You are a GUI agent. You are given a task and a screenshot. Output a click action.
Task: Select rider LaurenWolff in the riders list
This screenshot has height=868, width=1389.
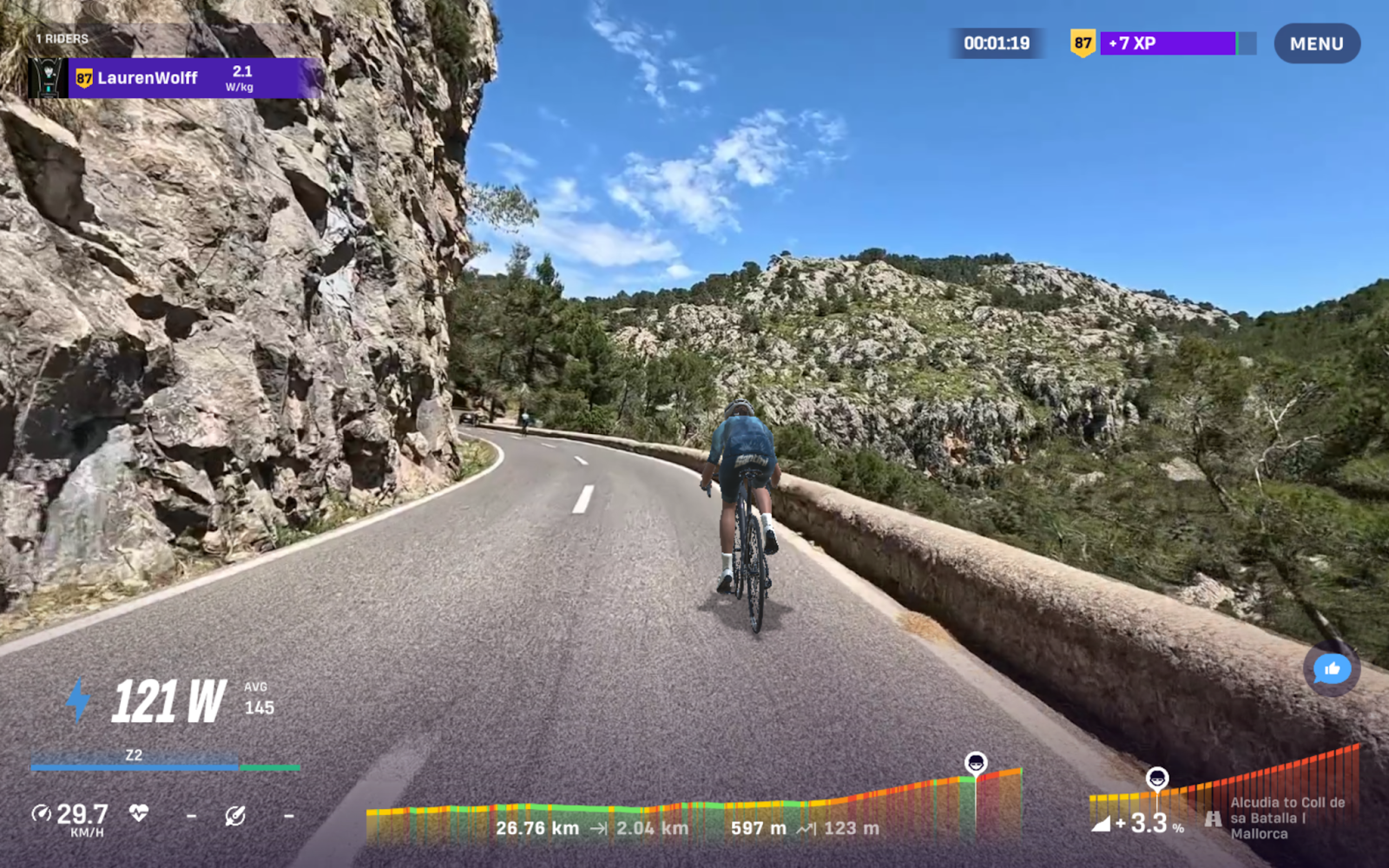tap(148, 77)
